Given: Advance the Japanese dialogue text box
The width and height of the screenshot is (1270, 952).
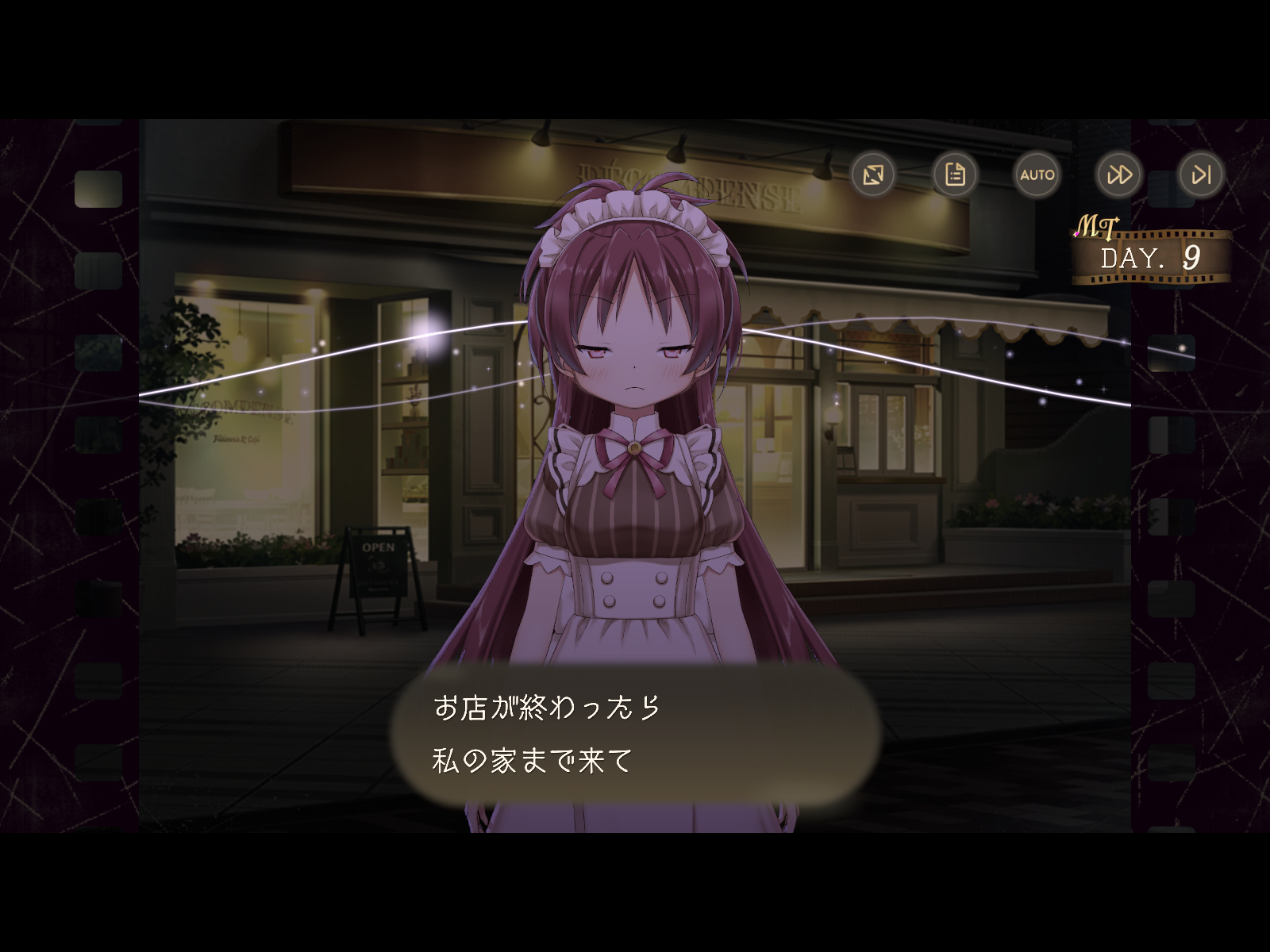Looking at the screenshot, I should 635,735.
